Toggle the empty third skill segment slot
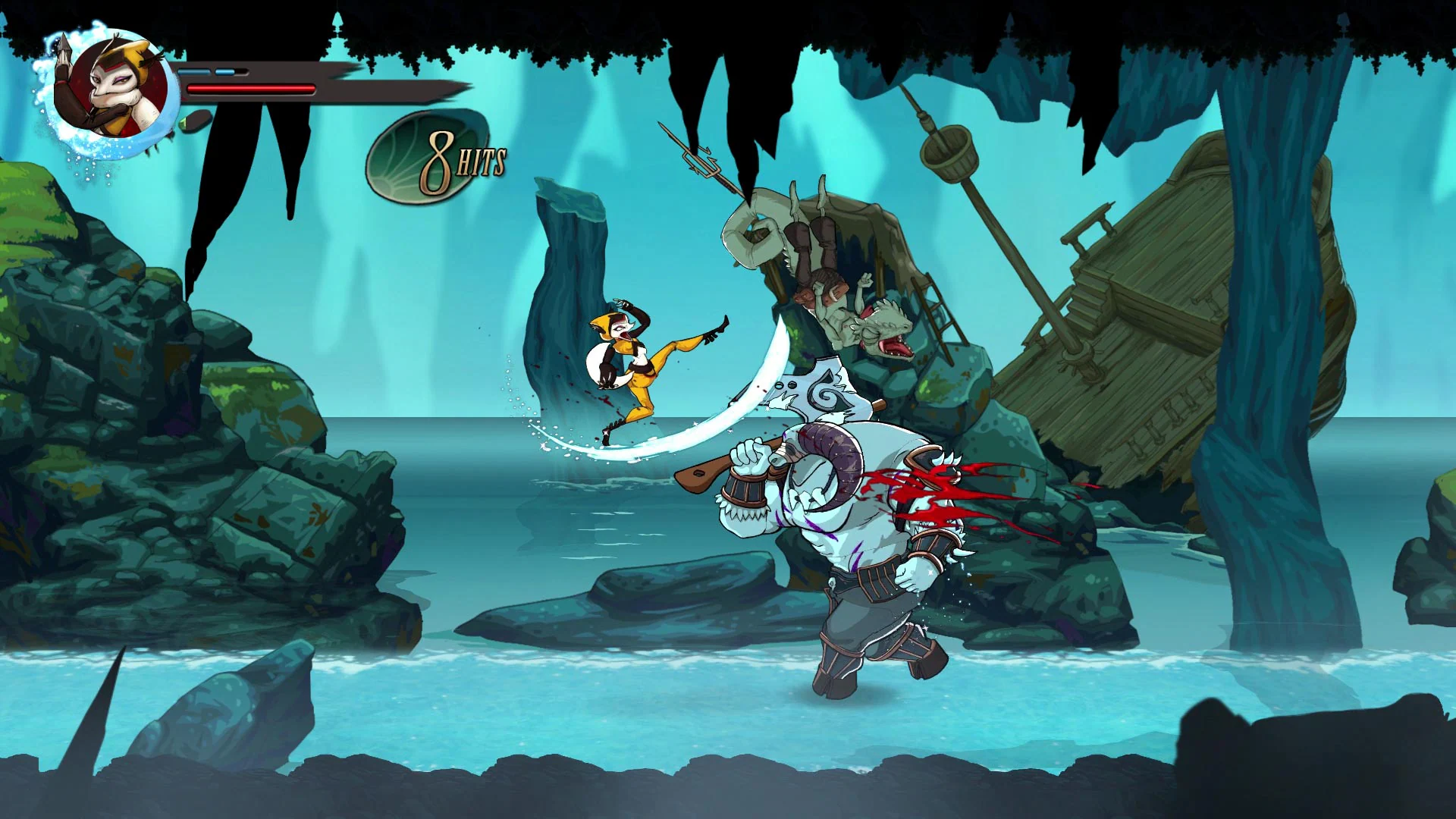This screenshot has height=819, width=1456. (x=240, y=70)
